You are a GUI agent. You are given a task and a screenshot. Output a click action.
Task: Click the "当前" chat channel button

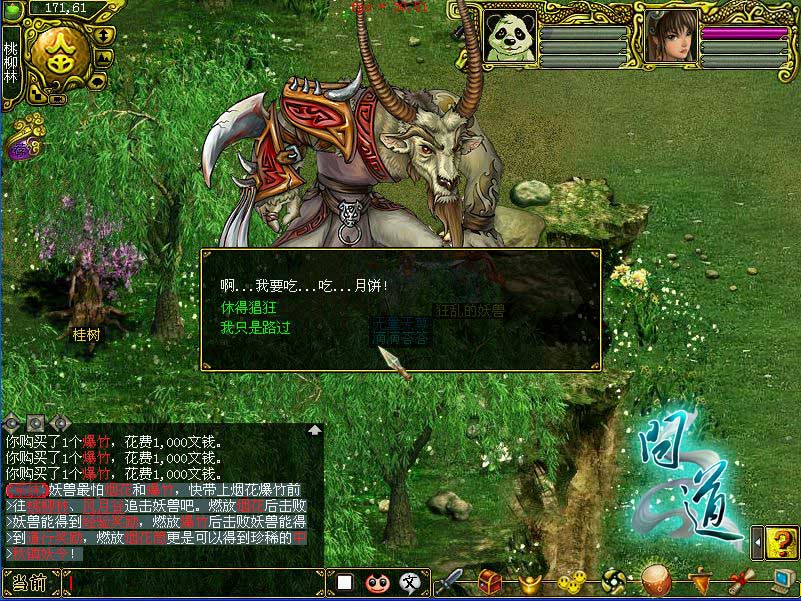(31, 582)
